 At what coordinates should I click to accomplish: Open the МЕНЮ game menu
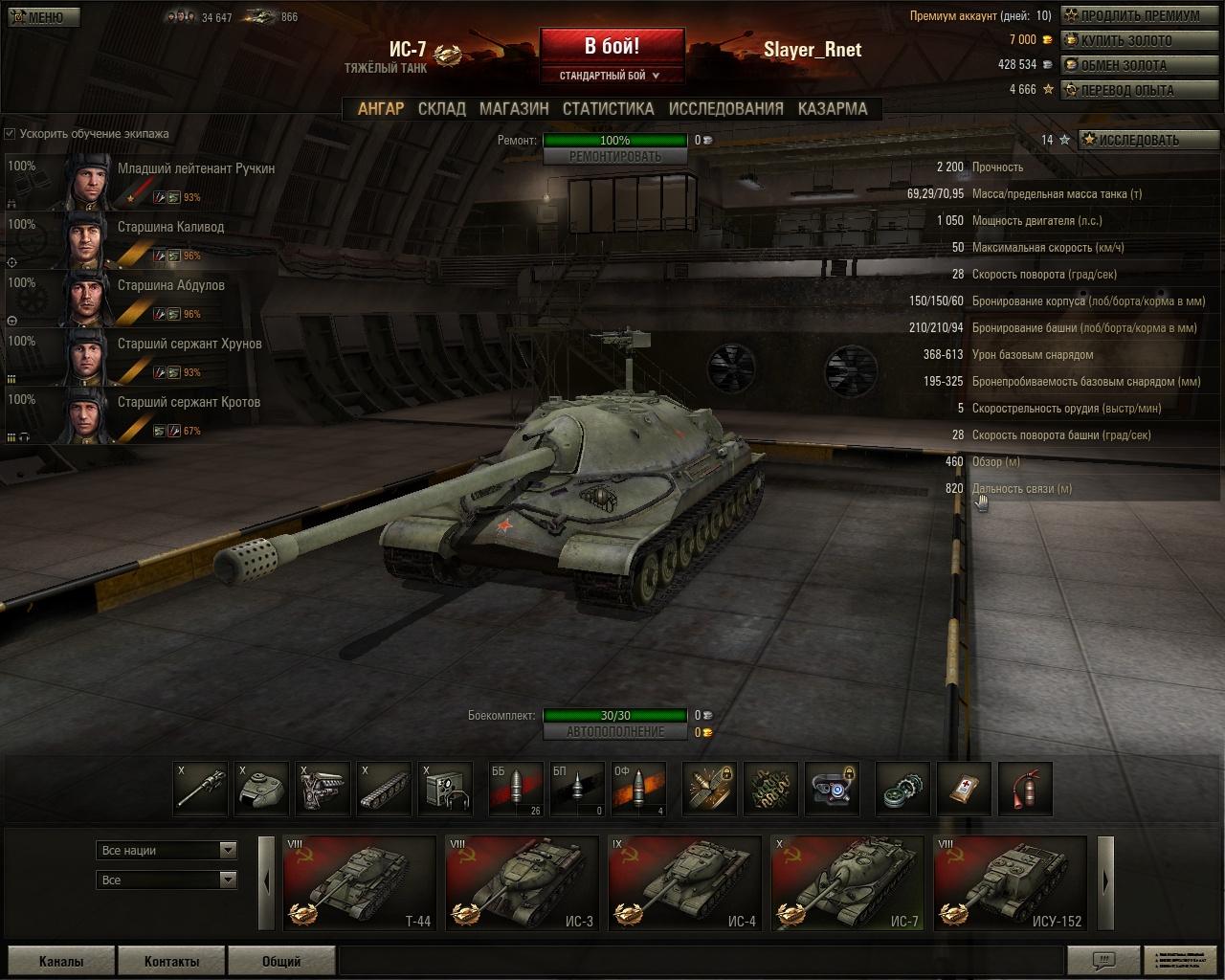pos(44,17)
